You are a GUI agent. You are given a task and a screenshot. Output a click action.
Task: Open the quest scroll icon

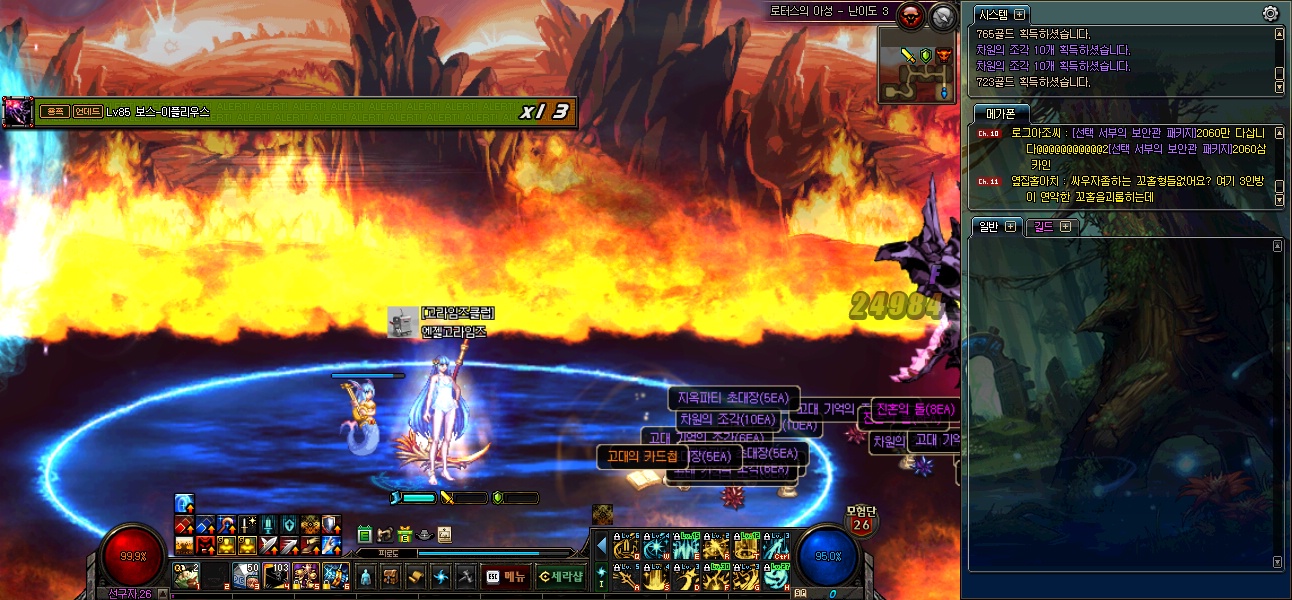click(414, 577)
